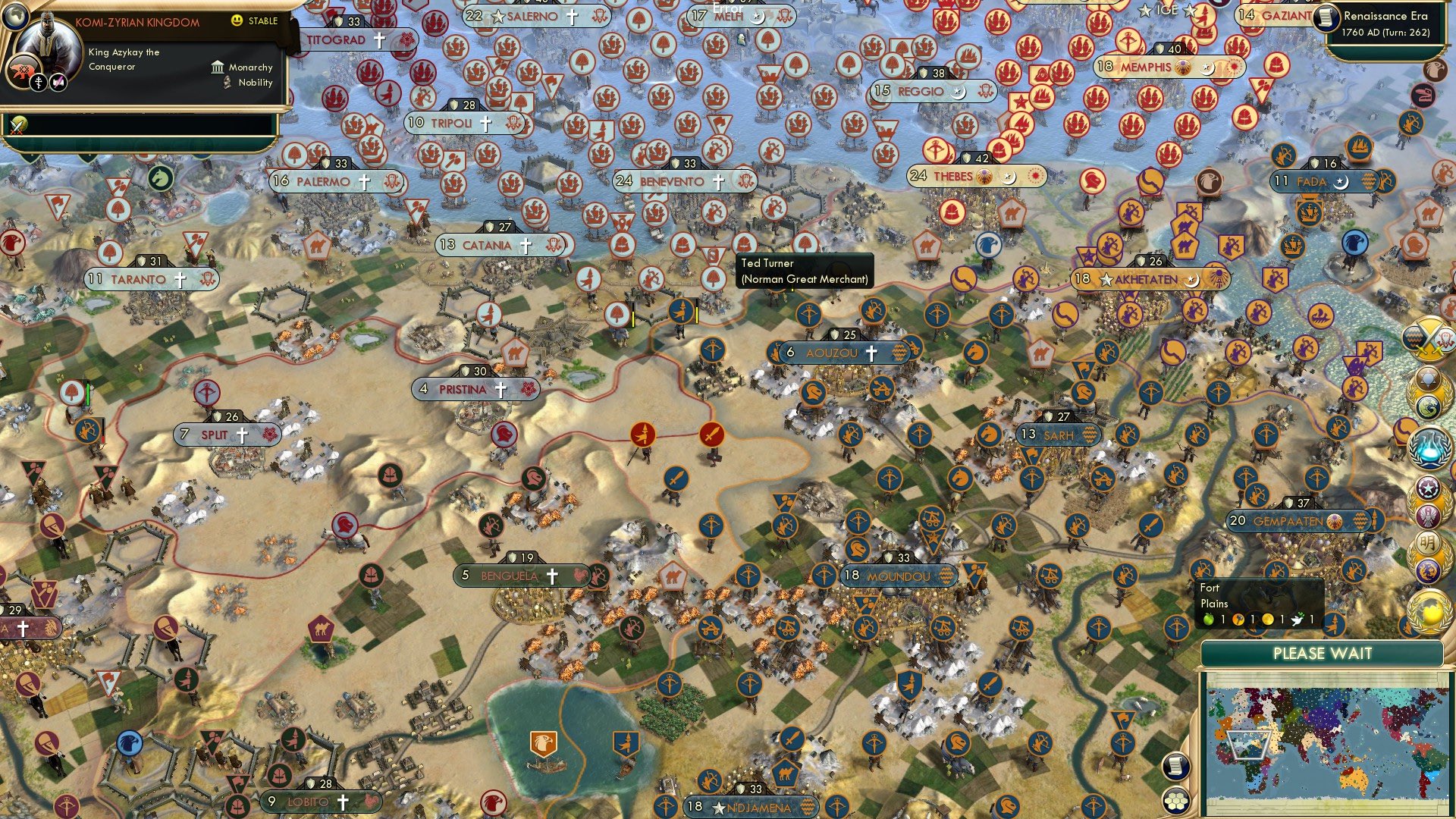Click the religion cross on Pristina's banner
Screen dimensions: 1456x819
pyautogui.click(x=500, y=389)
